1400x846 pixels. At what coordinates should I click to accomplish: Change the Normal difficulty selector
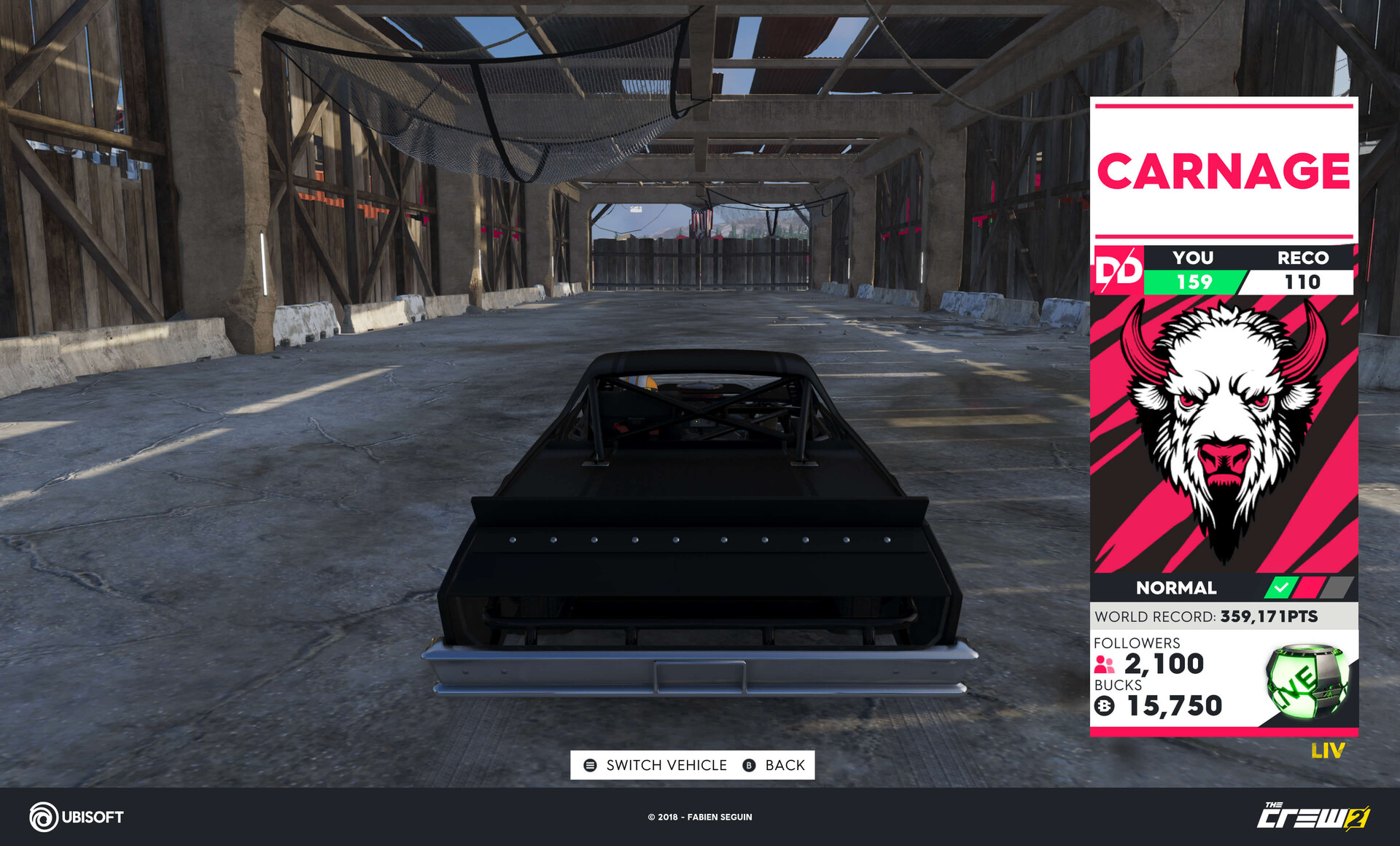point(1223,587)
